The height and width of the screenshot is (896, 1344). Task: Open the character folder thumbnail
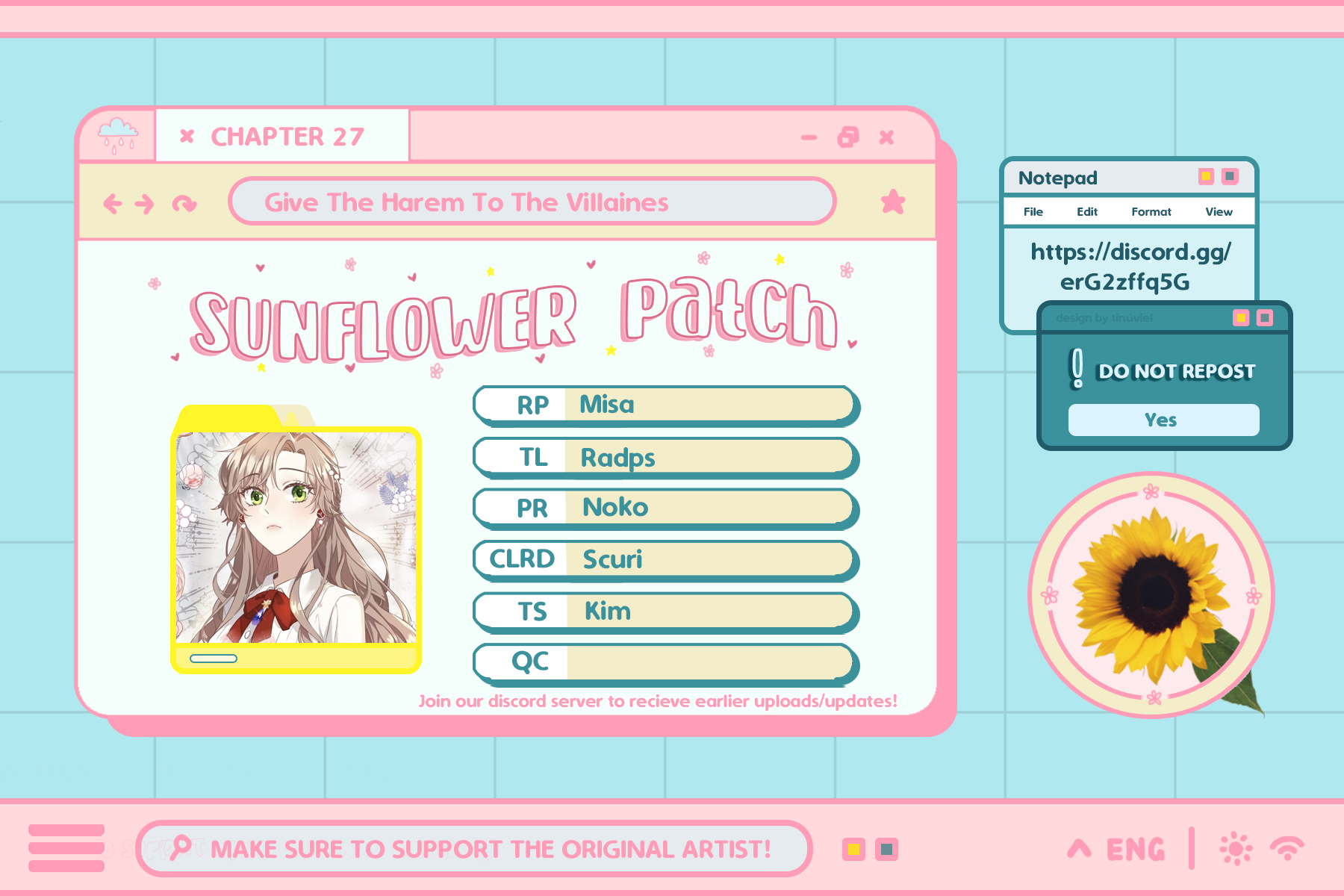(x=296, y=539)
